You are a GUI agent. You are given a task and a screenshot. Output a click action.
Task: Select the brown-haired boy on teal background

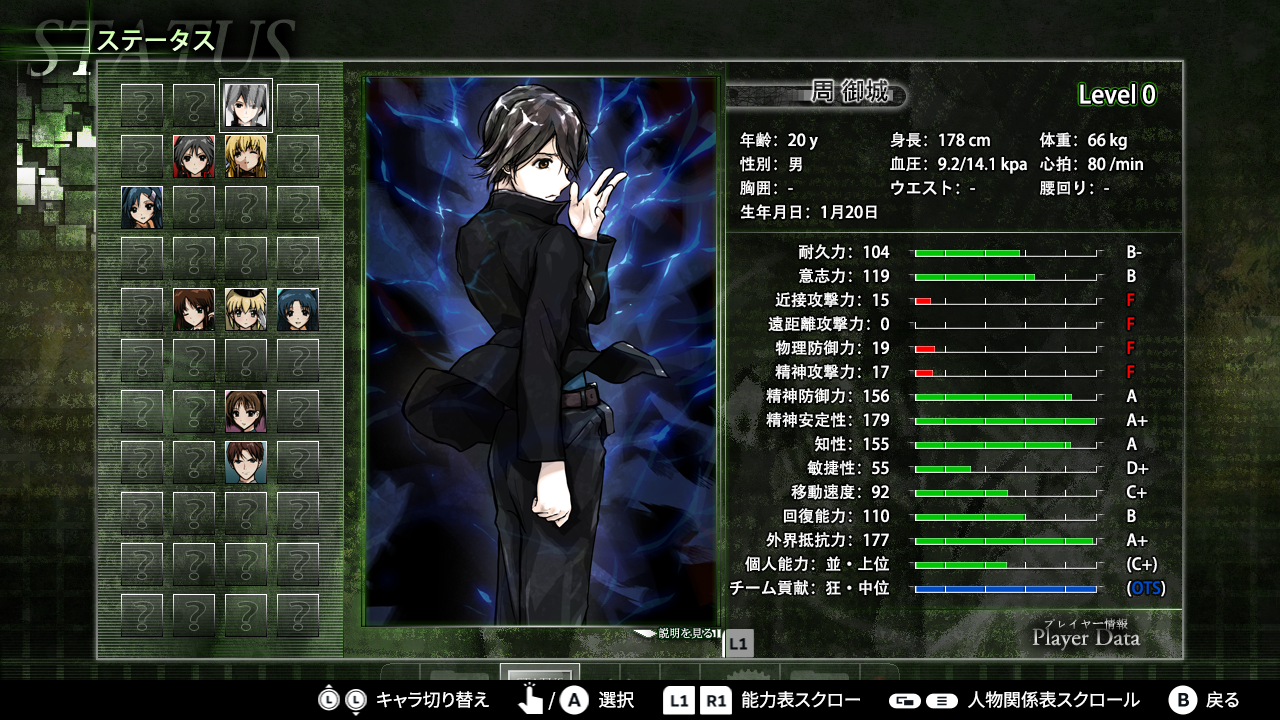pyautogui.click(x=246, y=462)
